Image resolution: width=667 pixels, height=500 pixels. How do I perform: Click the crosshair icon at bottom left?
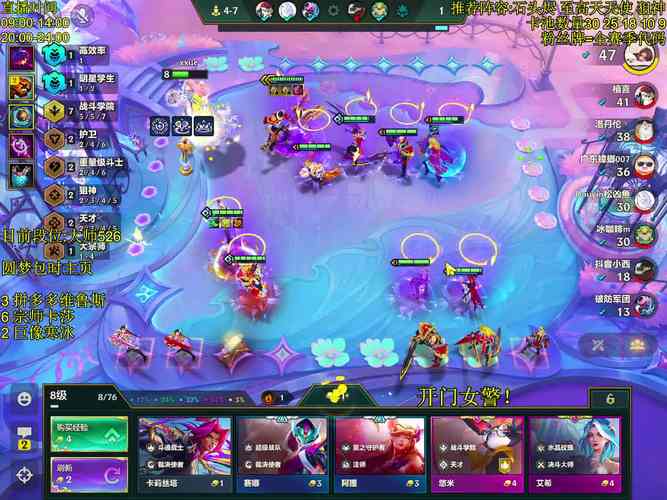pos(22,475)
